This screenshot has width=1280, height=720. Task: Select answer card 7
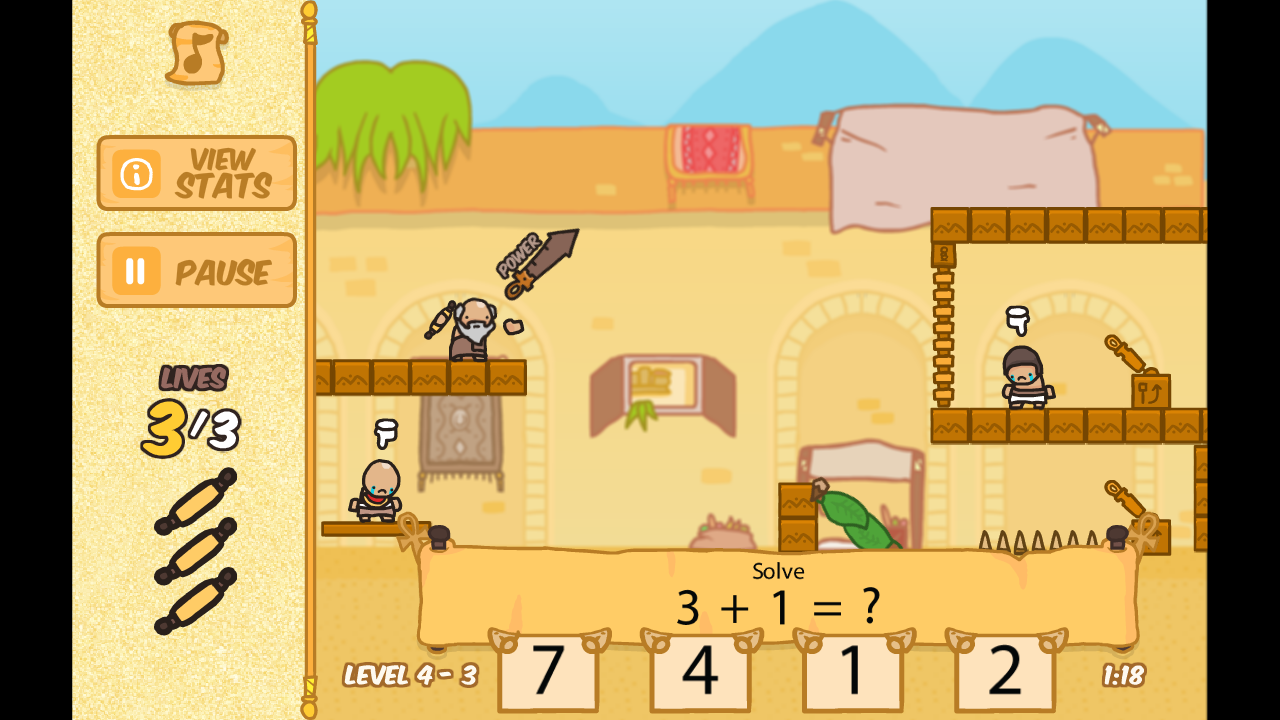pos(548,674)
